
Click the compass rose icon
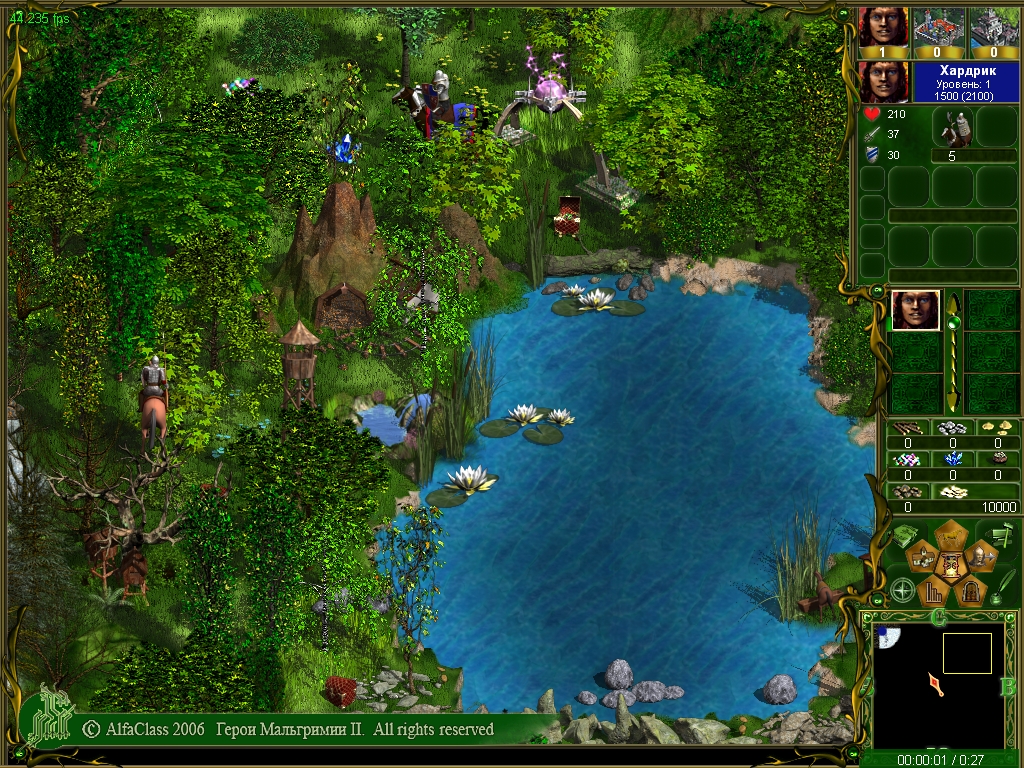click(902, 590)
